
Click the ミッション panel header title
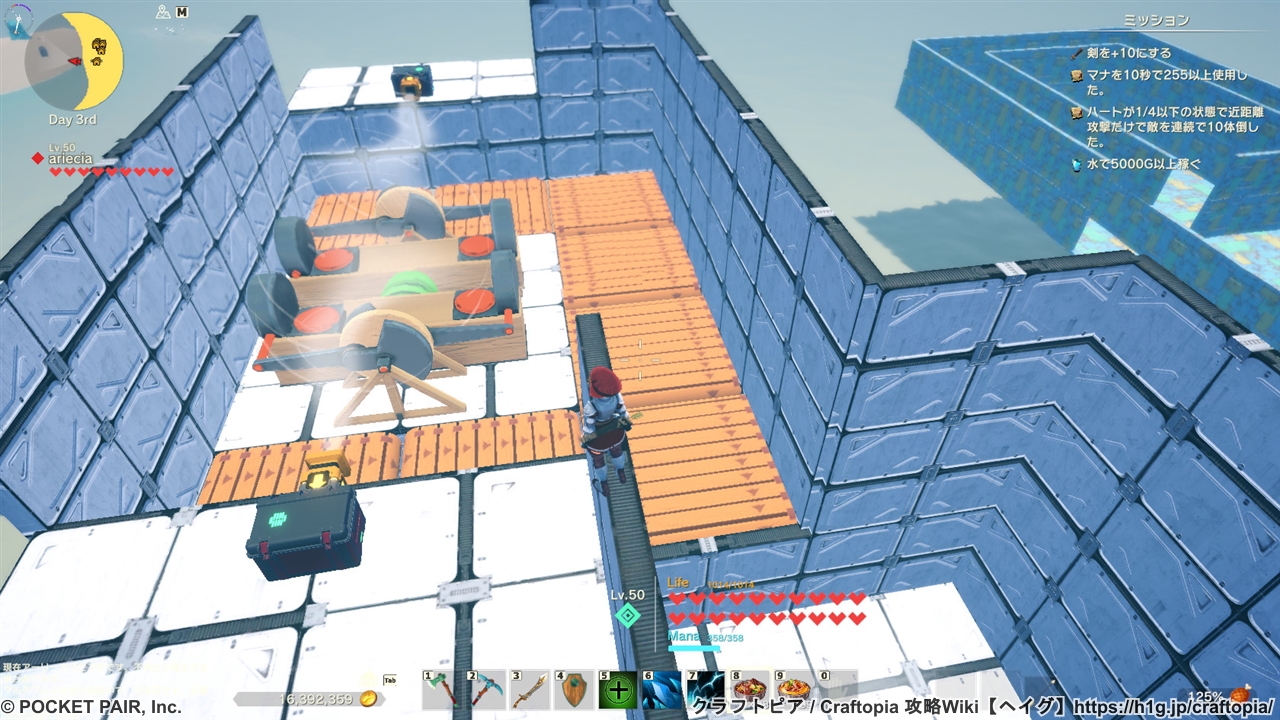[x=1158, y=20]
